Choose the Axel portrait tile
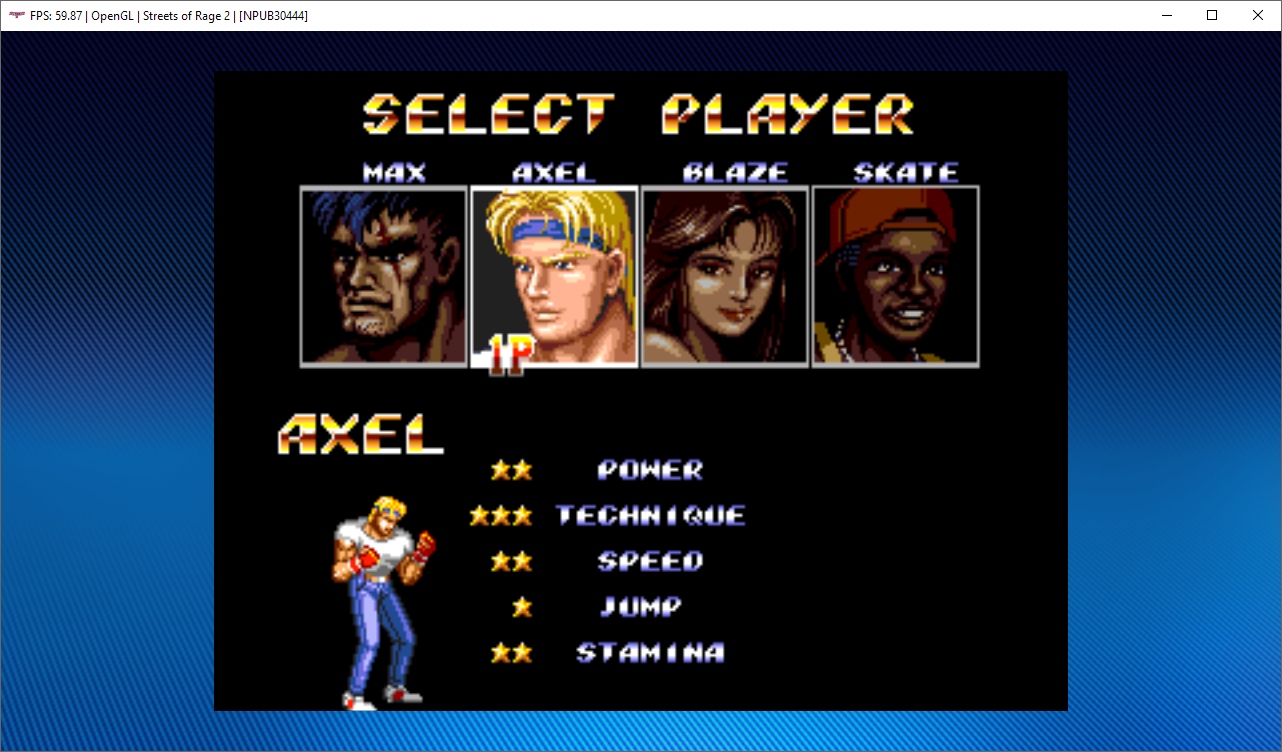Image resolution: width=1282 pixels, height=752 pixels. coord(554,276)
